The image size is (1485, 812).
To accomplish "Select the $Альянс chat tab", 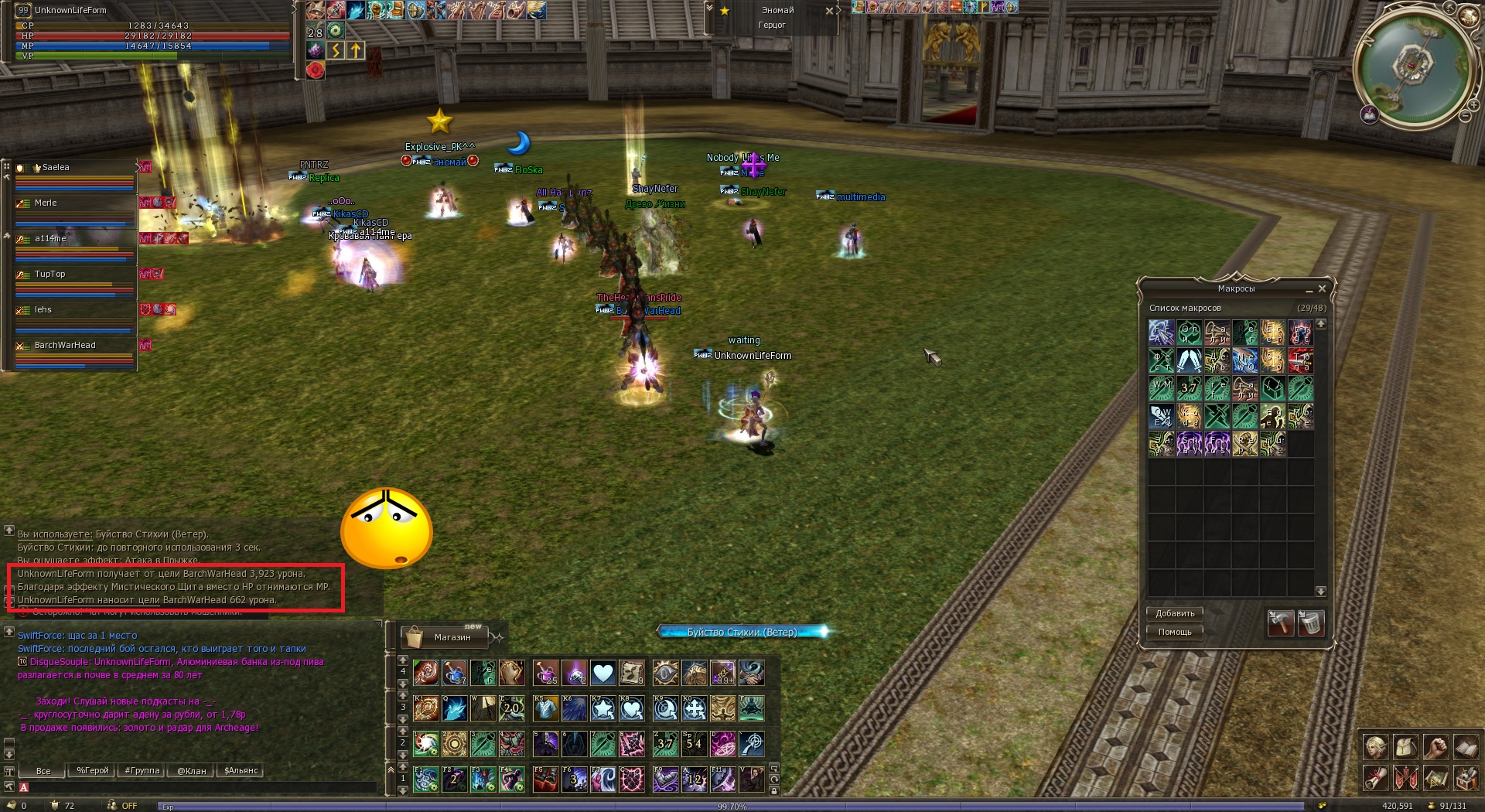I will 241,771.
